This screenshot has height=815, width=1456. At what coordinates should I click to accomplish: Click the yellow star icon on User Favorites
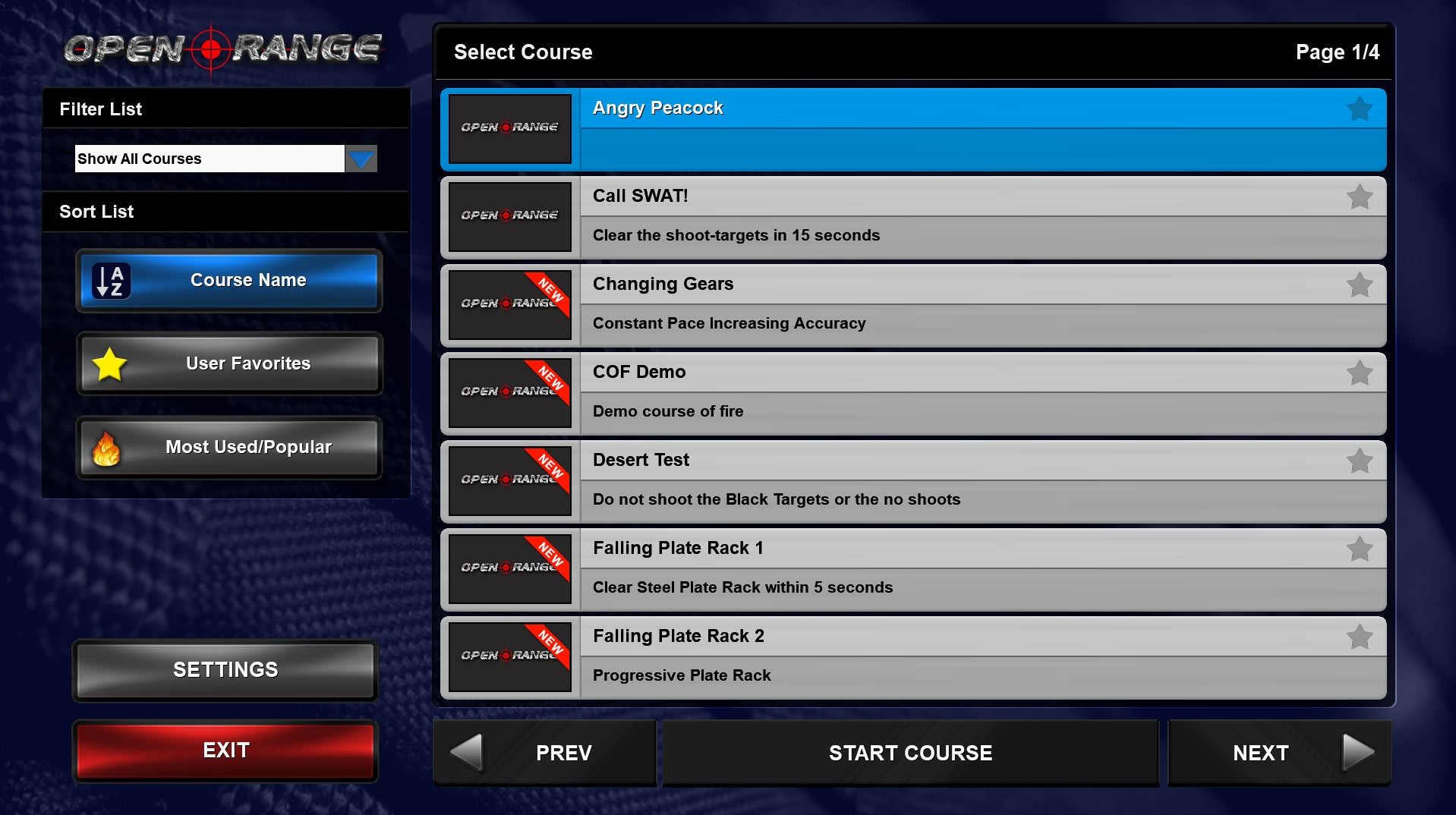pyautogui.click(x=109, y=363)
